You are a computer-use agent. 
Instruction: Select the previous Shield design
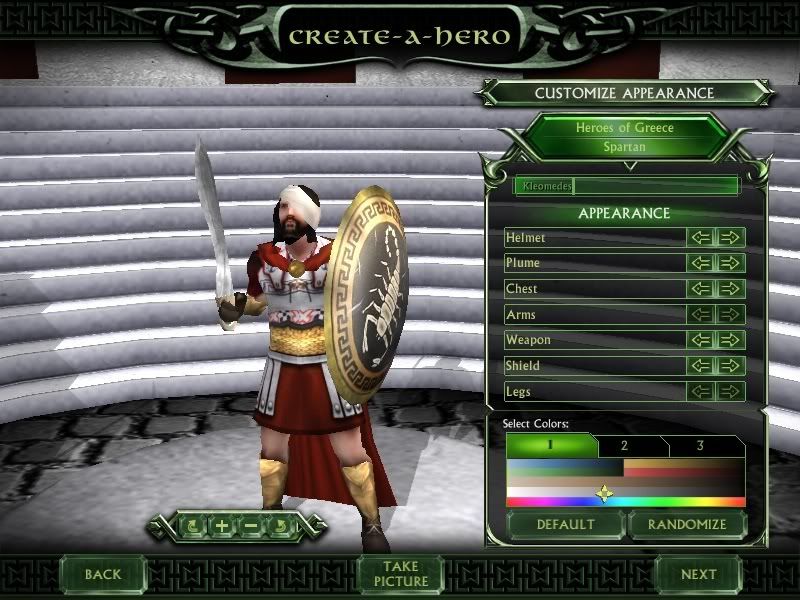(702, 366)
